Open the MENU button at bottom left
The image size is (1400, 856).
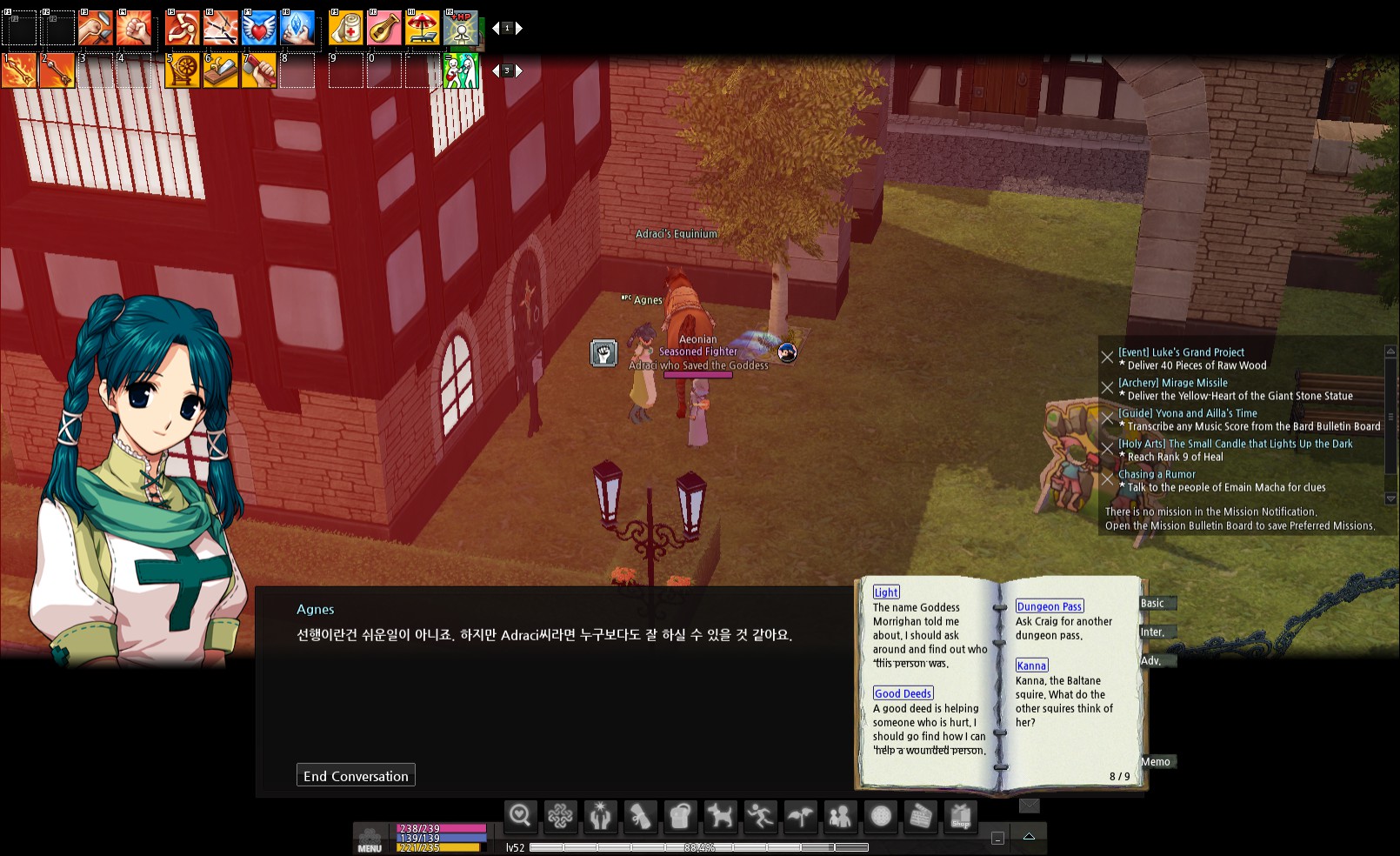tap(369, 842)
